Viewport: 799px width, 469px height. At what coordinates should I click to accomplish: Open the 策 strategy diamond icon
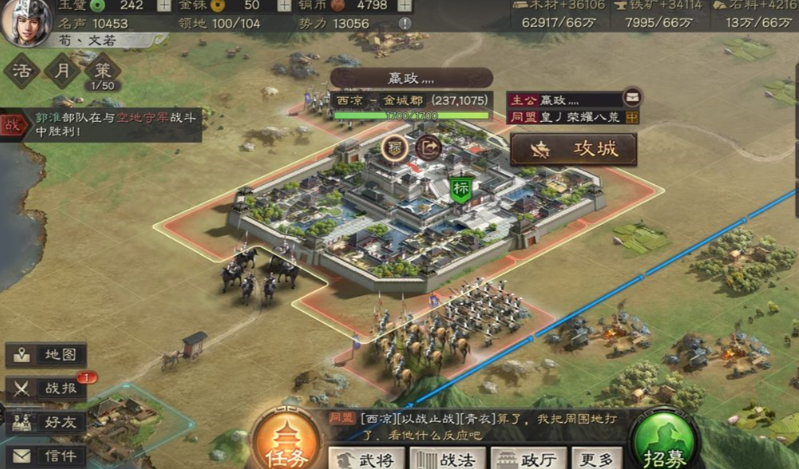[x=101, y=71]
